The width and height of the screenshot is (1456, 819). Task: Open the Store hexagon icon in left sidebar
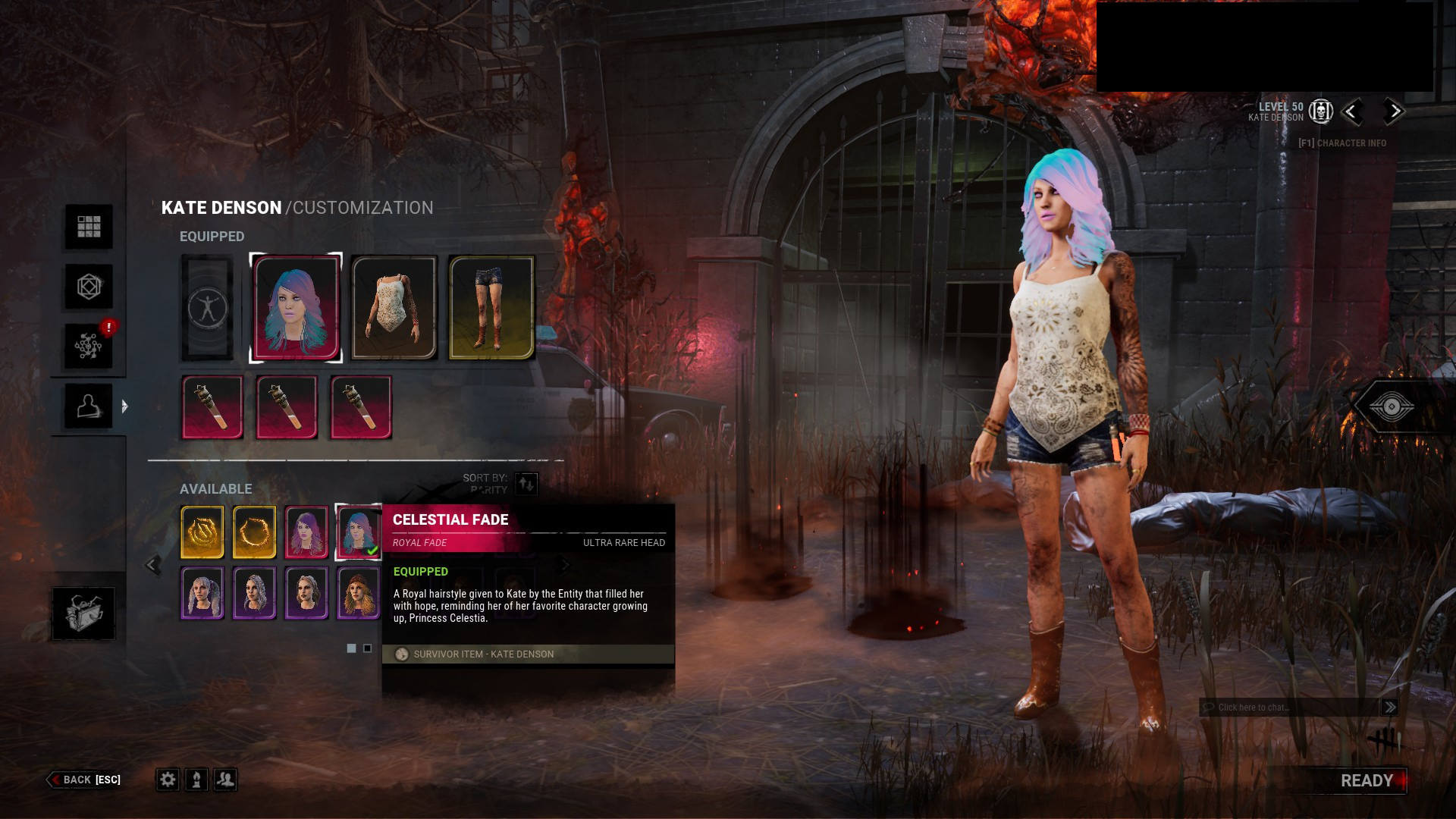[88, 287]
